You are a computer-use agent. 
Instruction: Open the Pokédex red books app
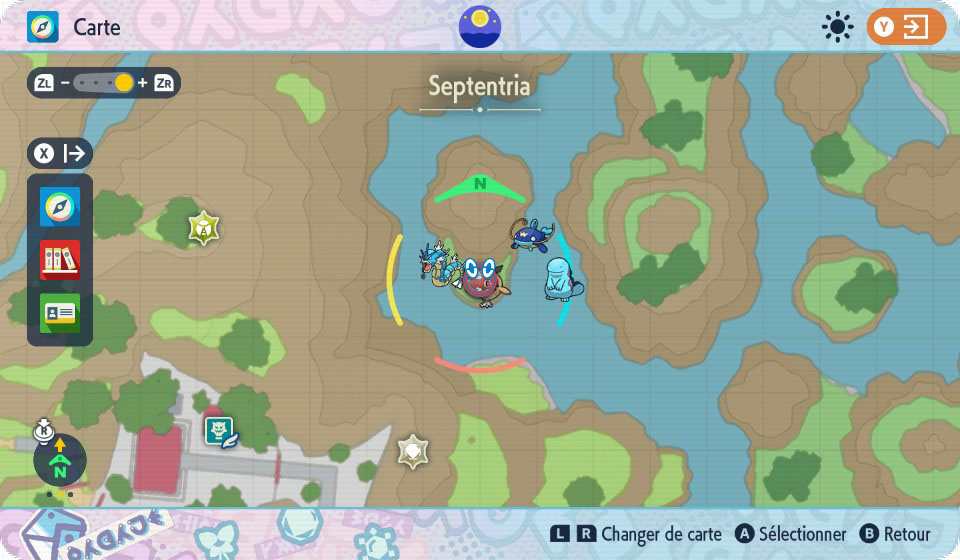pos(60,260)
